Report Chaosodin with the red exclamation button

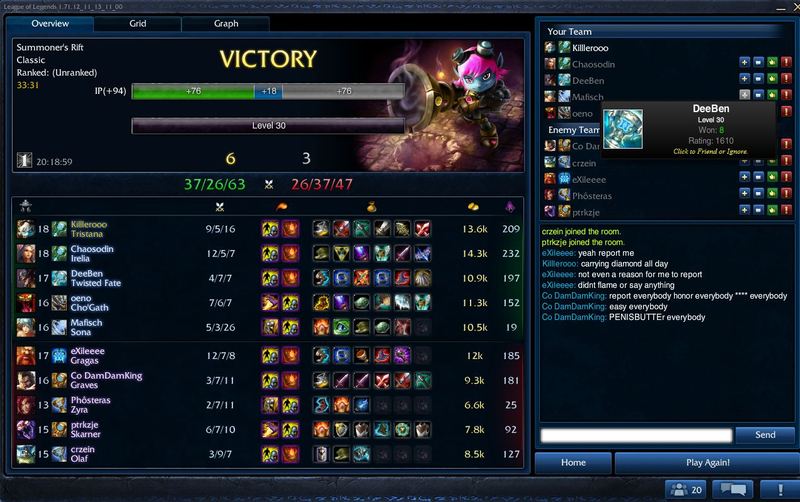point(785,63)
